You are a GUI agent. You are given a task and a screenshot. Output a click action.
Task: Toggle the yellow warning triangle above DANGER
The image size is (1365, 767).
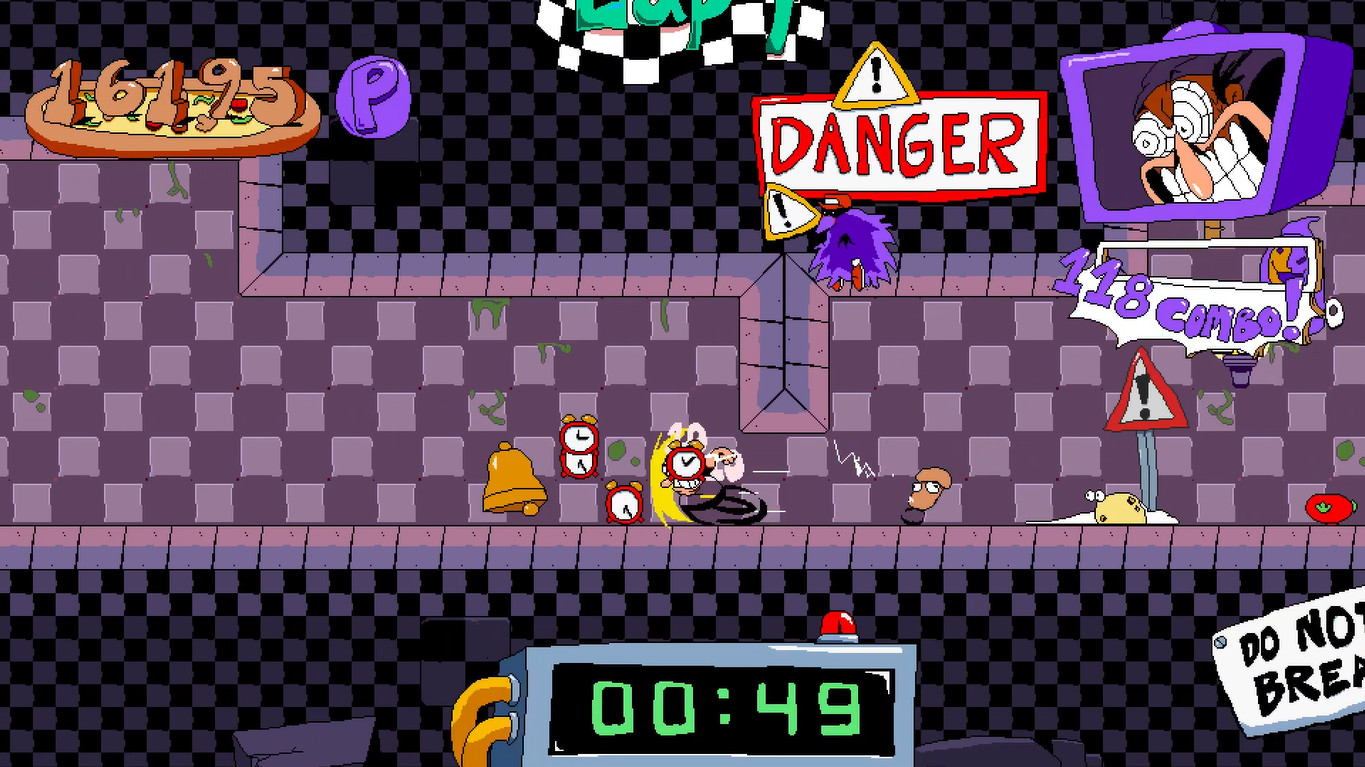coord(875,77)
